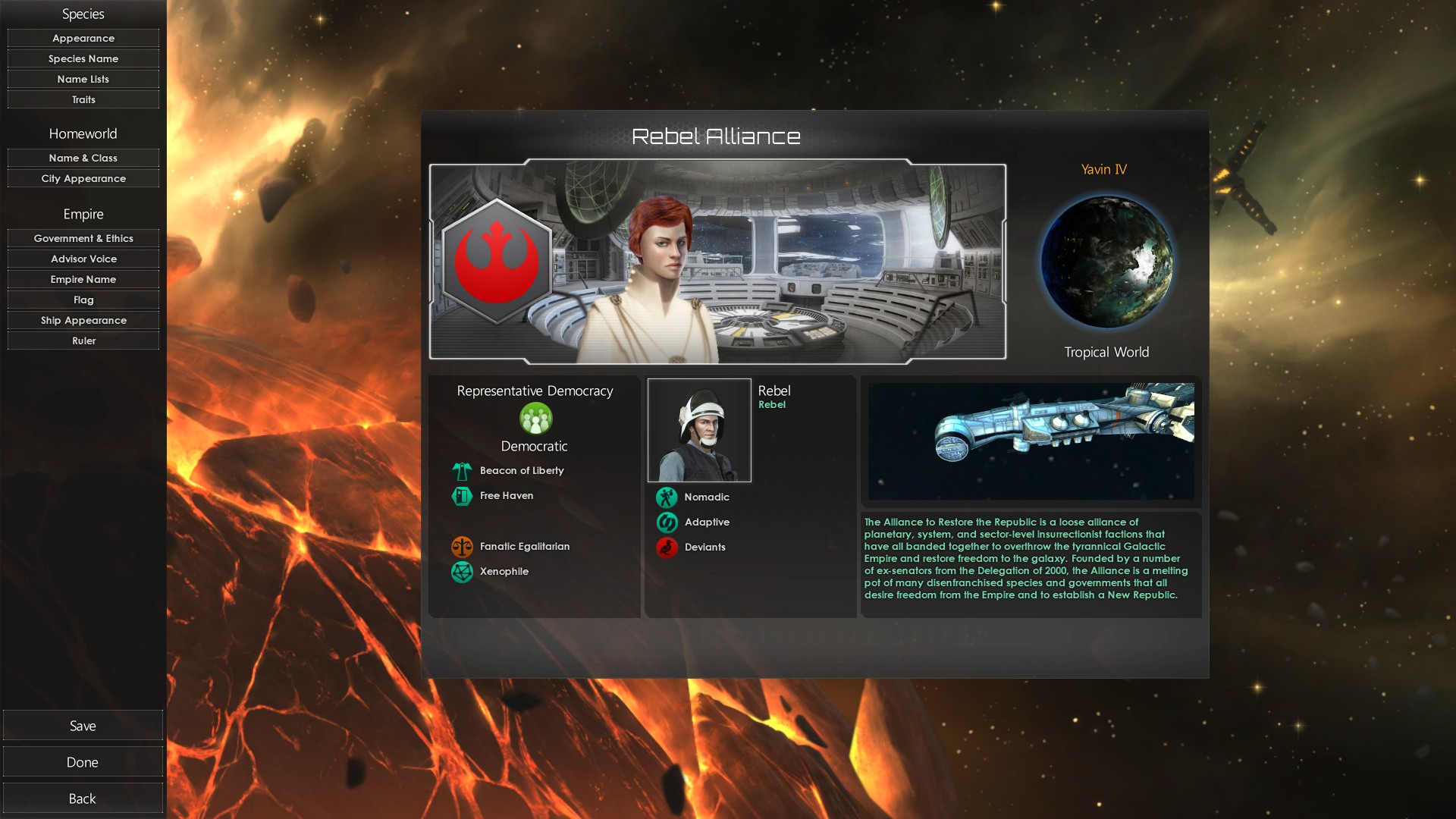
Task: Open the Name Lists section
Action: coord(83,79)
